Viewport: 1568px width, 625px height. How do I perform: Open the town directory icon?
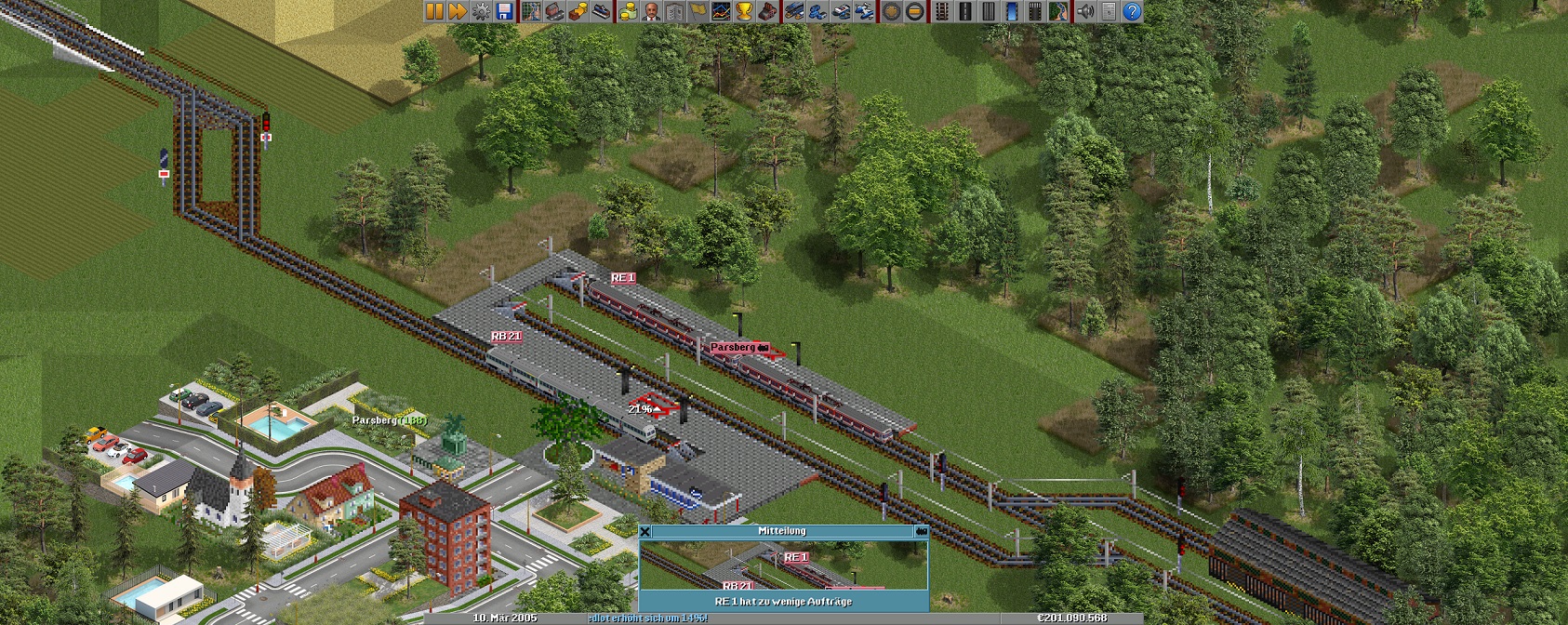554,11
